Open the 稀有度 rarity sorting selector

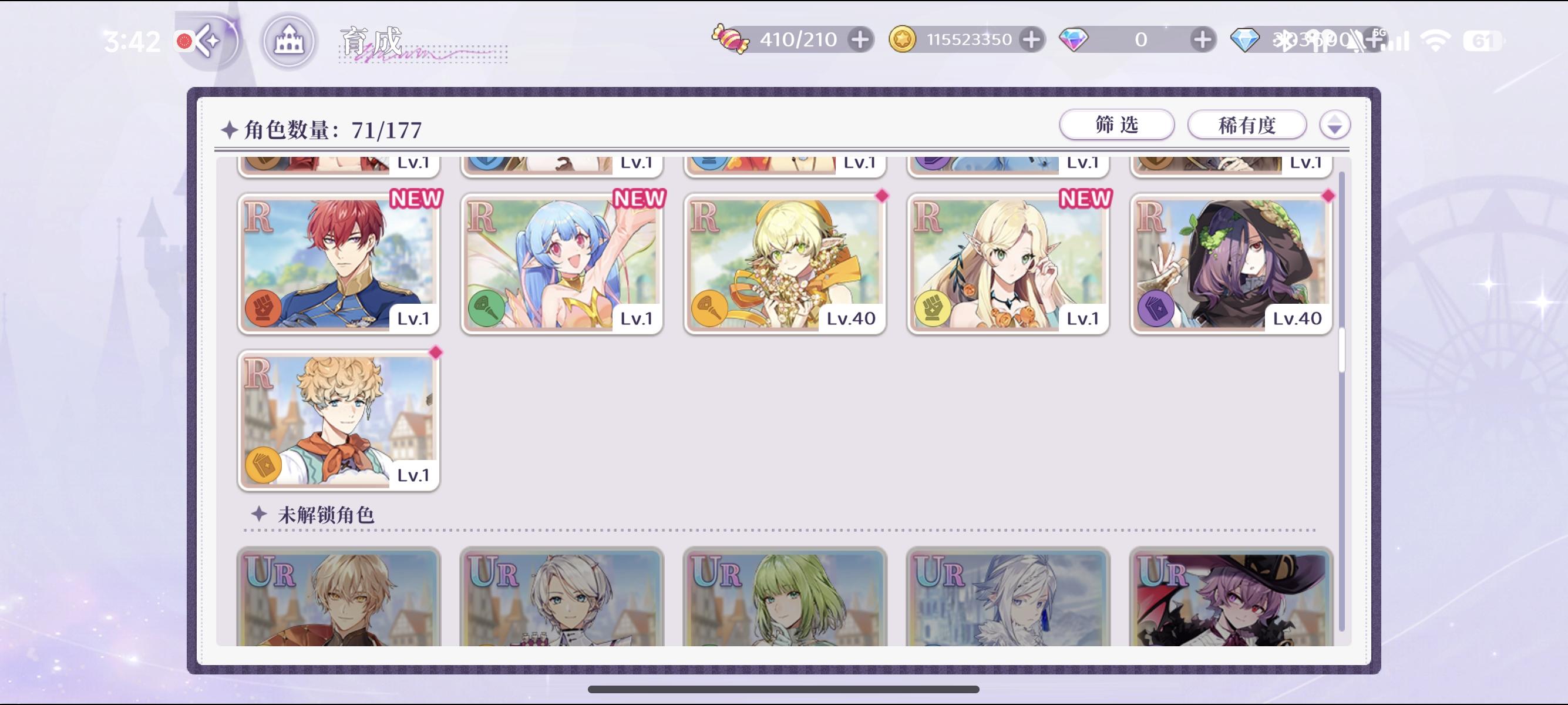pyautogui.click(x=1247, y=125)
